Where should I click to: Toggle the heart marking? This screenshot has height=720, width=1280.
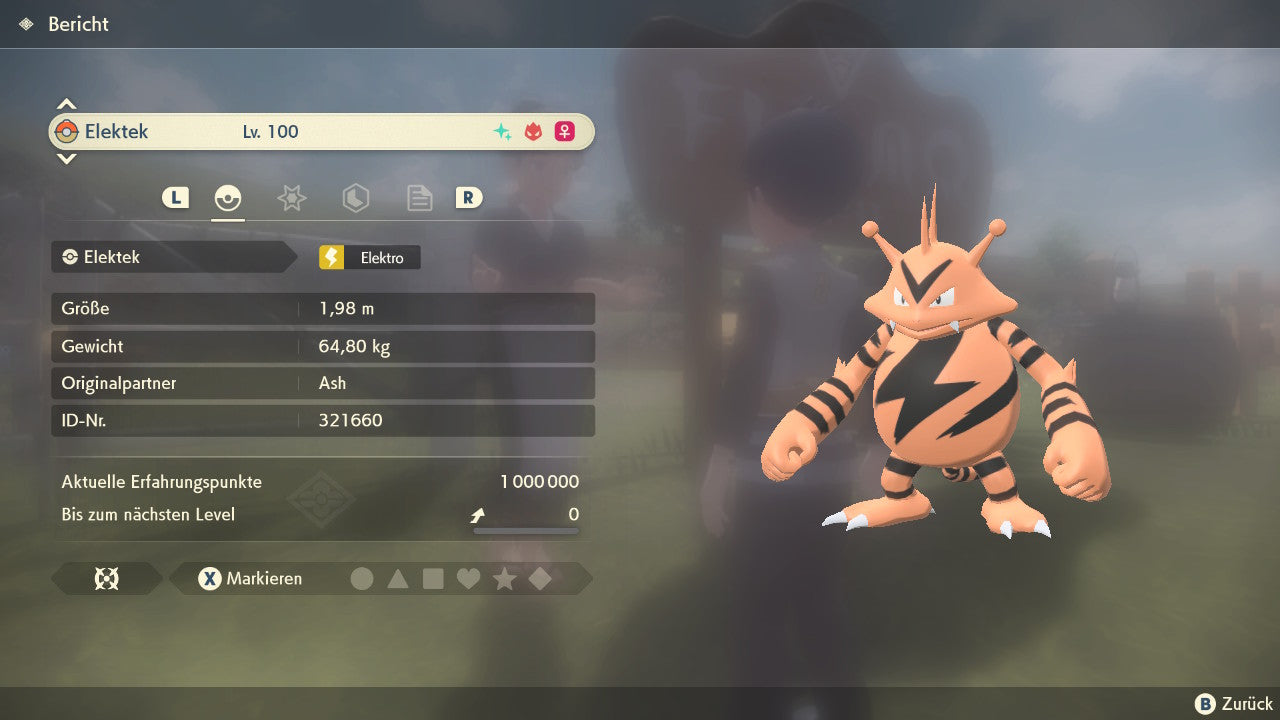point(469,578)
